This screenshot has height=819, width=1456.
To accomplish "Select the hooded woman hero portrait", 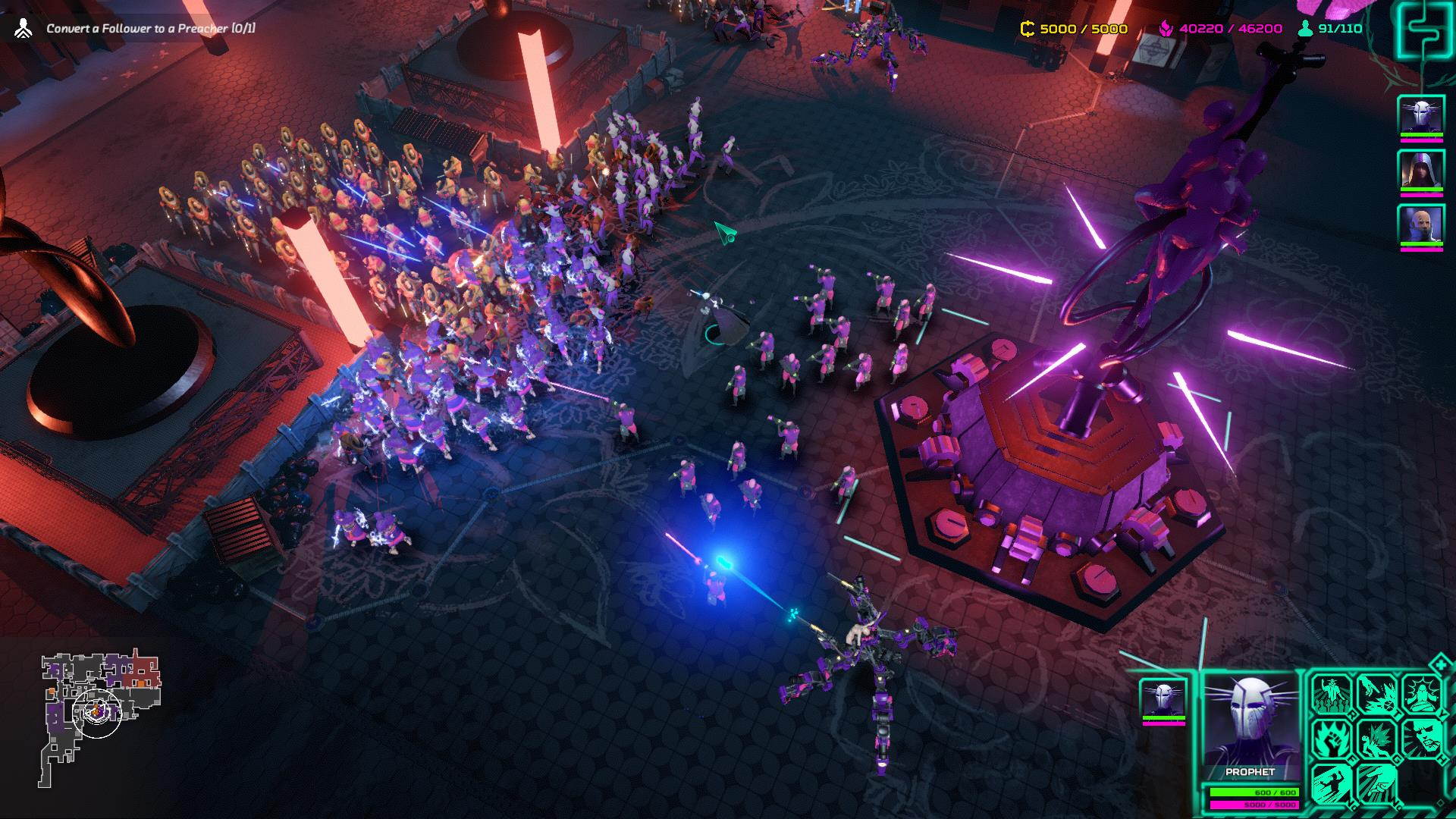I will point(1420,170).
